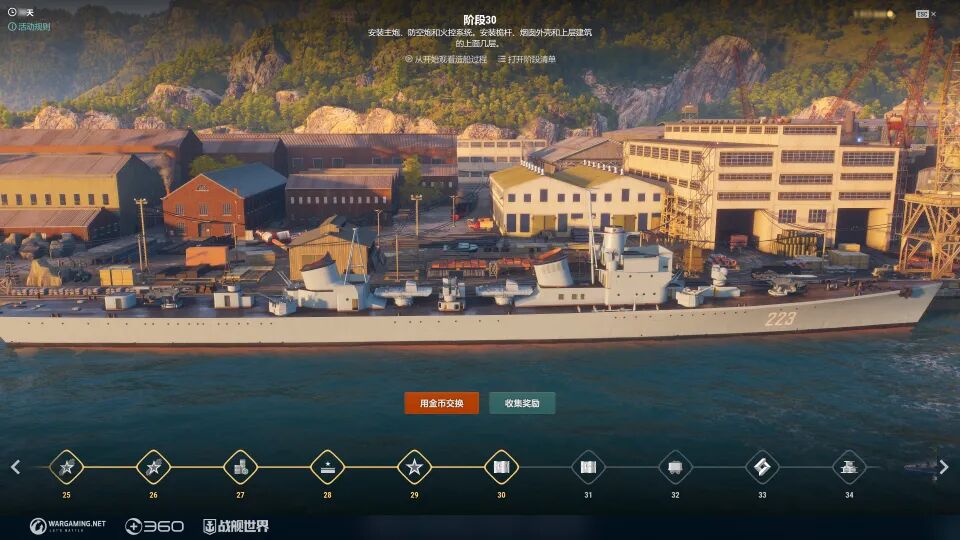Select locked stage 31 marker
This screenshot has width=960, height=540.
[588, 467]
